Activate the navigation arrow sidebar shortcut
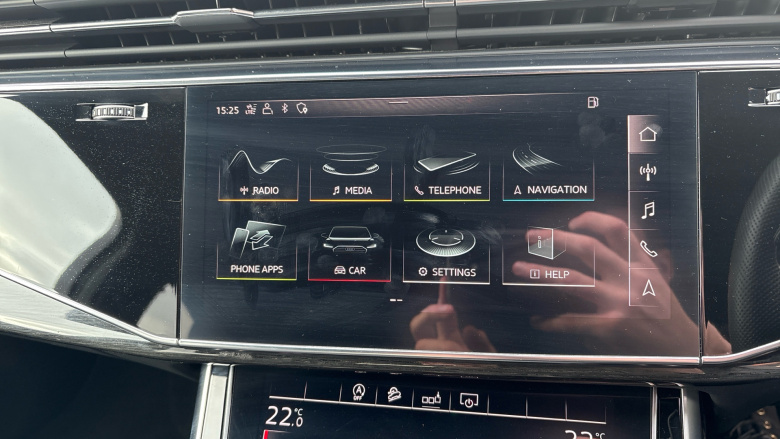The width and height of the screenshot is (780, 439). click(648, 288)
